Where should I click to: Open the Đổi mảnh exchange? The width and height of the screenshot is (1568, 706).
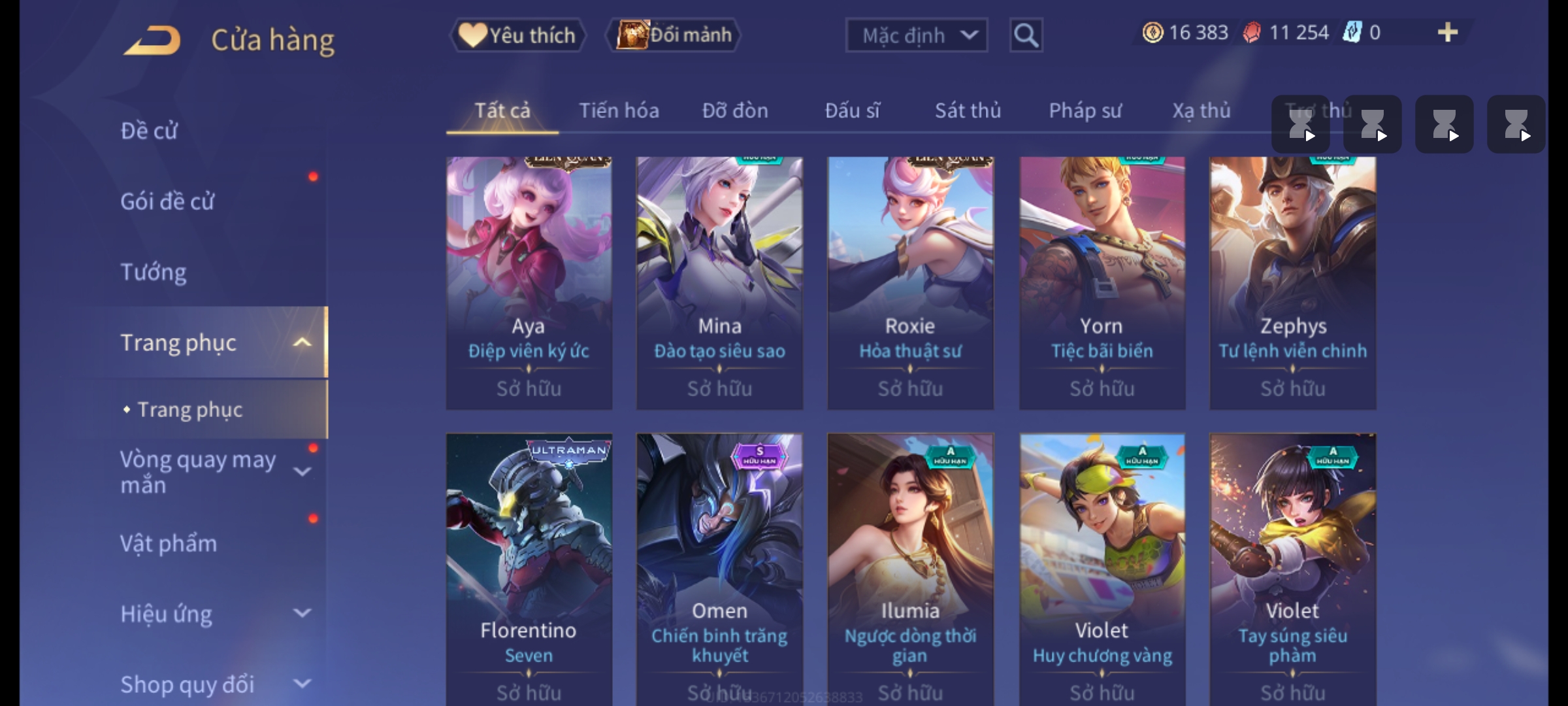tap(674, 35)
